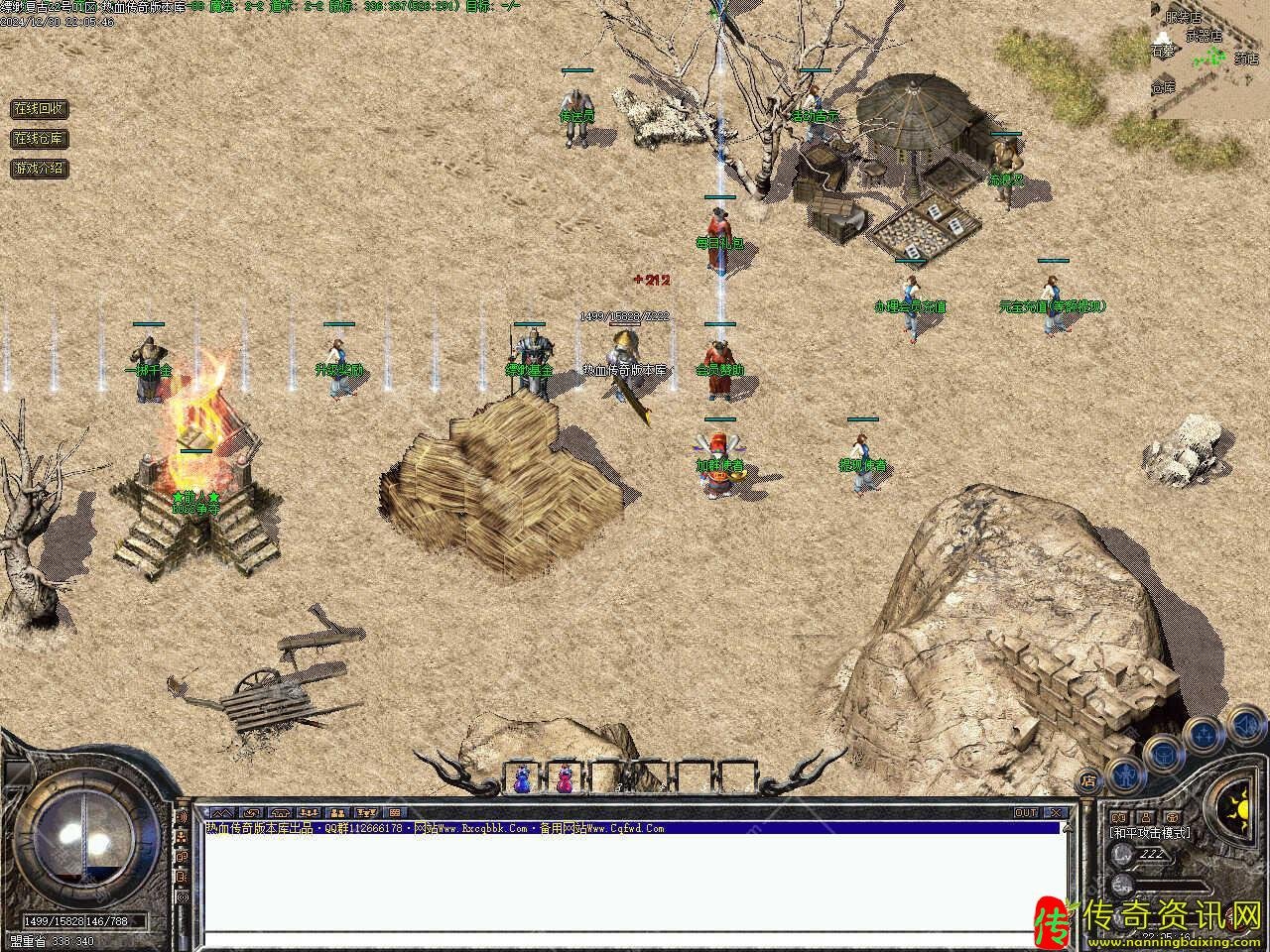Image resolution: width=1270 pixels, height=952 pixels.
Task: Open the 在线回收 online recycle menu
Action: pos(40,108)
